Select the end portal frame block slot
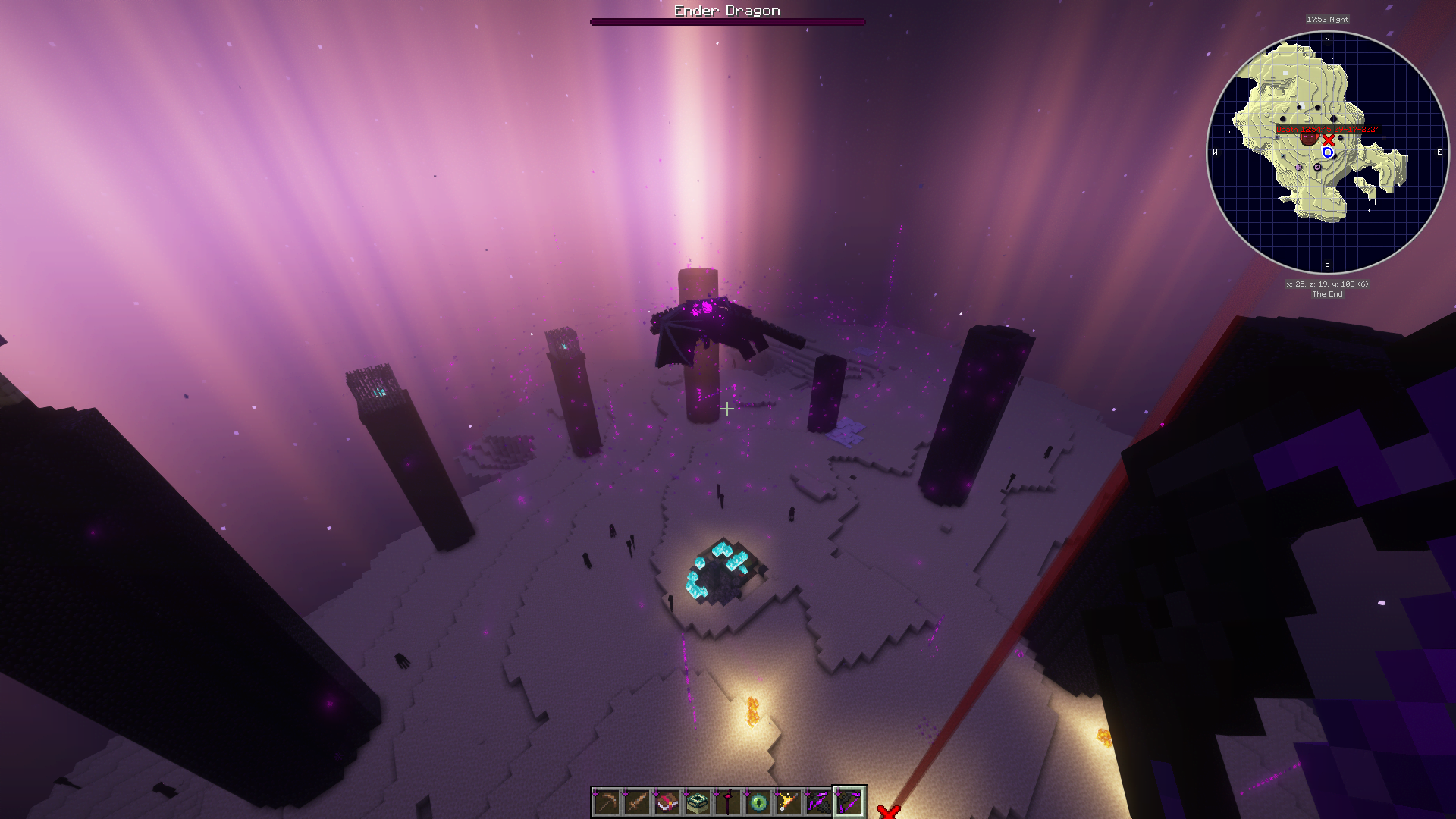 698,802
